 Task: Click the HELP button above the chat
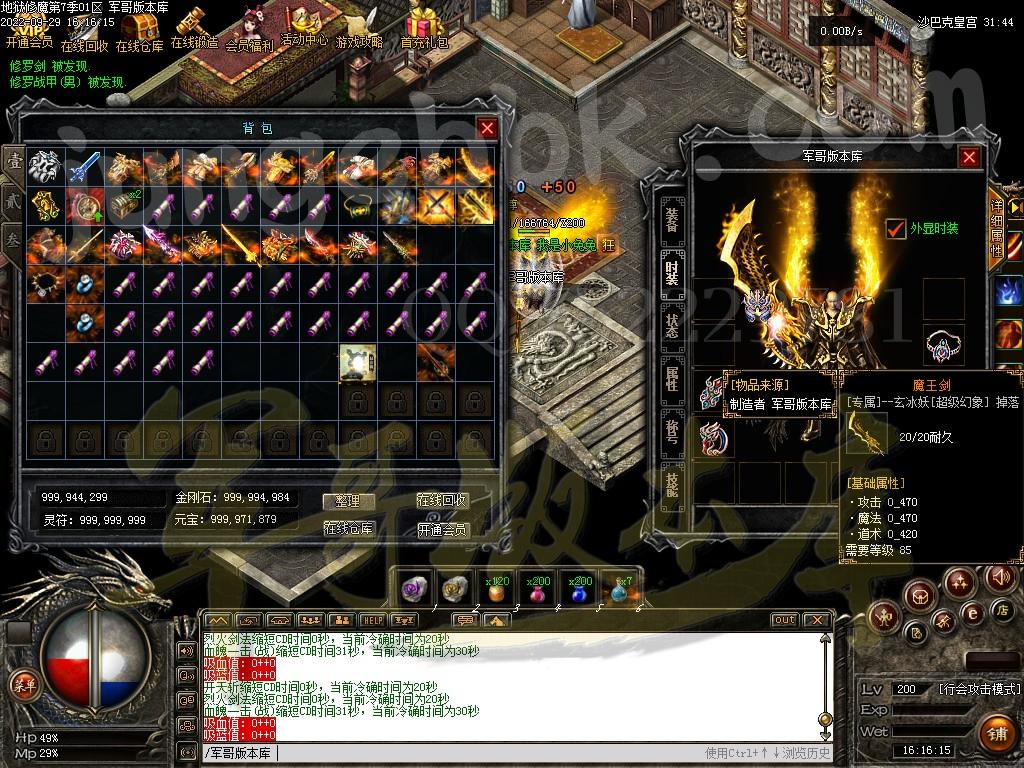coord(373,620)
